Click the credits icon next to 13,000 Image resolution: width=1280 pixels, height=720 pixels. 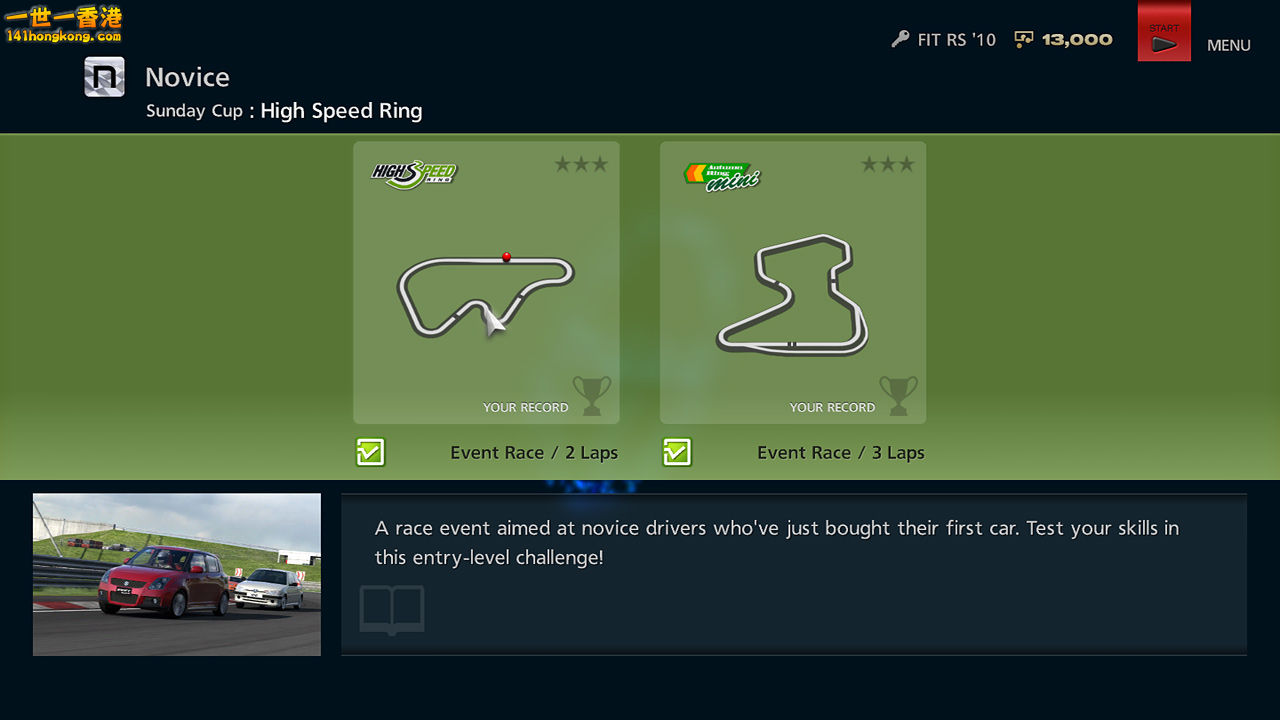coord(1023,39)
